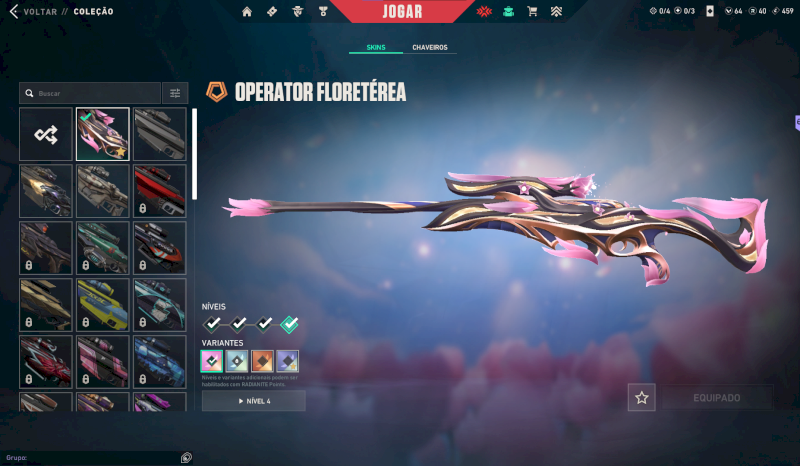Pick the yellow locked Operator skin
This screenshot has width=800, height=466.
[102, 304]
